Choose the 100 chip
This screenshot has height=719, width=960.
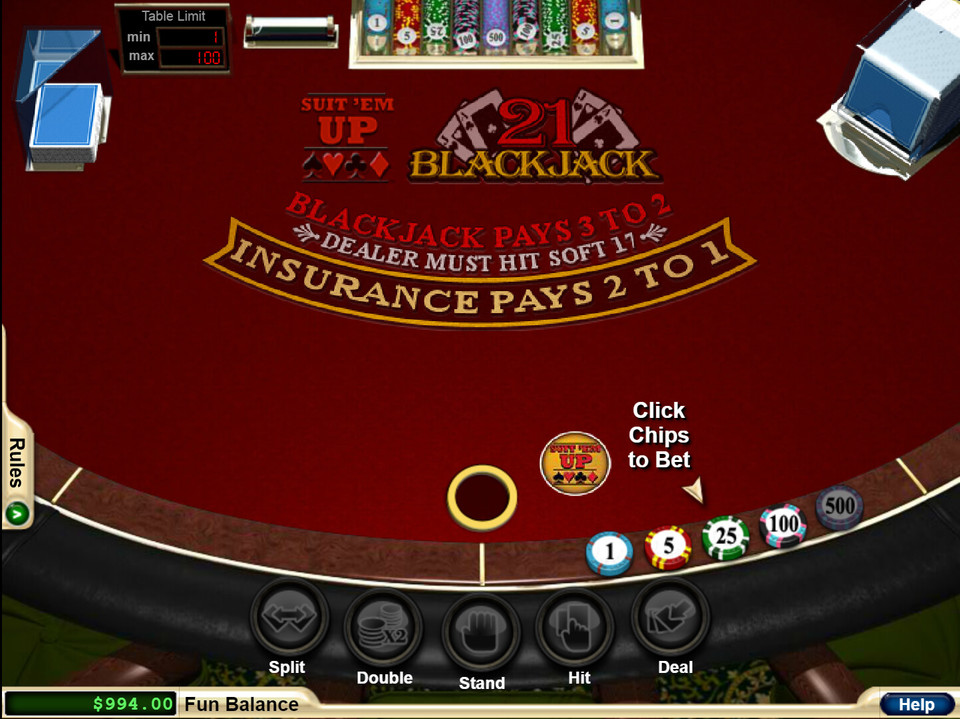(x=783, y=525)
